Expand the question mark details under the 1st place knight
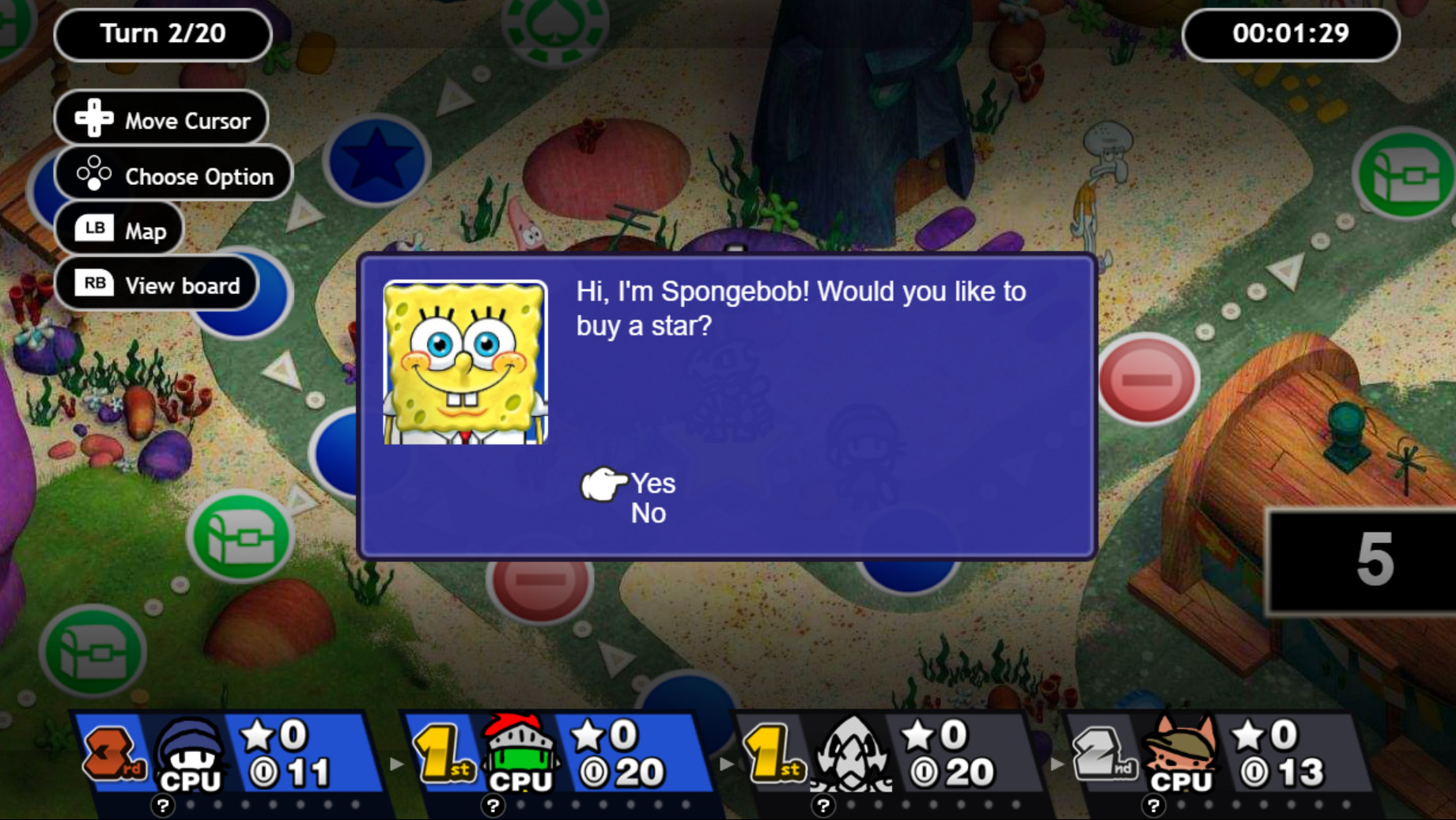 493,807
